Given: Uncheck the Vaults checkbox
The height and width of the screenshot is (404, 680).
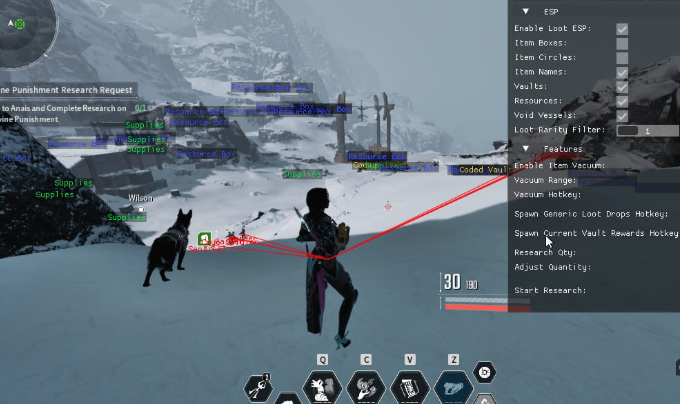Looking at the screenshot, I should pyautogui.click(x=622, y=87).
